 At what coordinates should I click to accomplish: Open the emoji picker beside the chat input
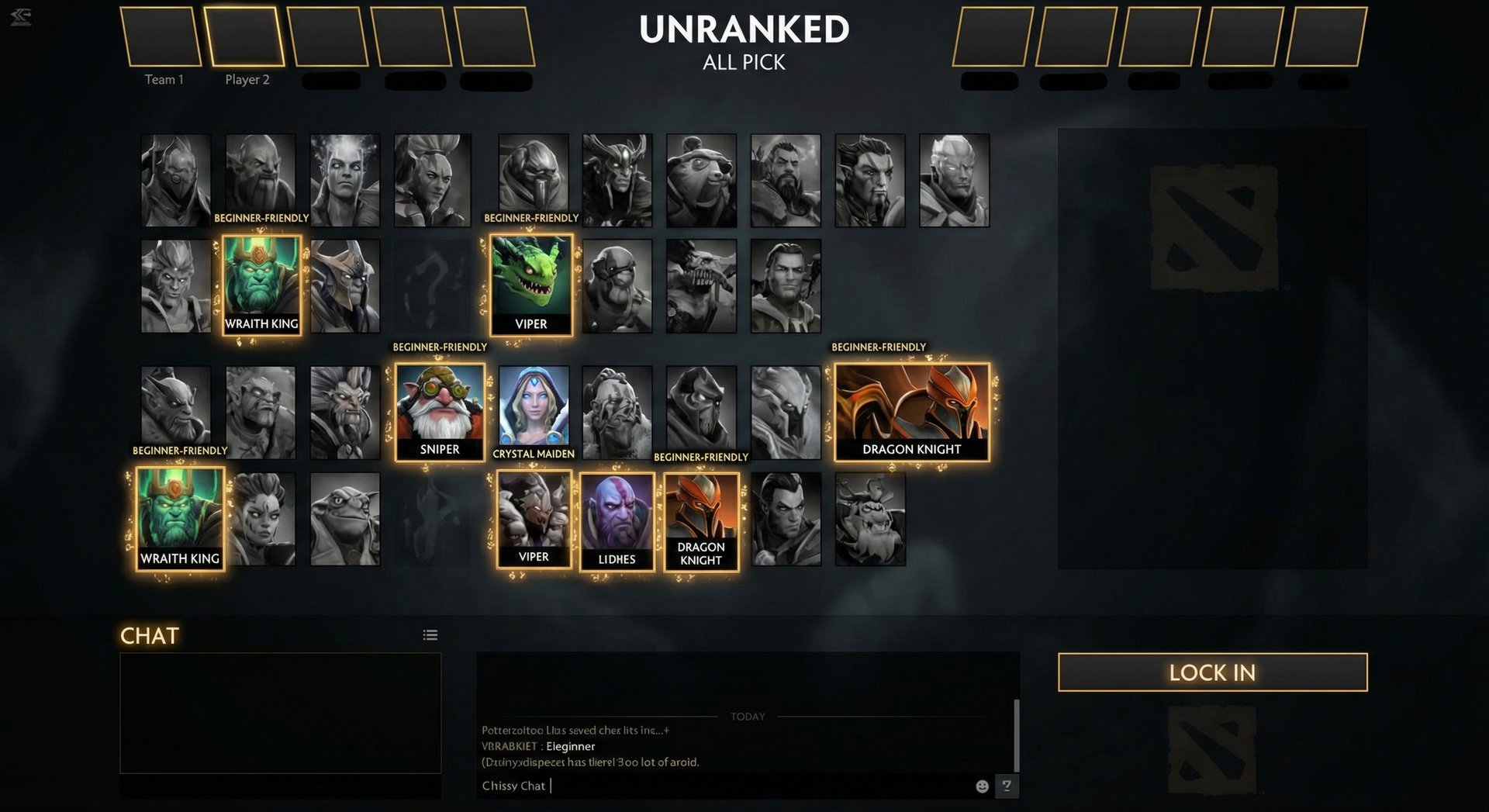coord(982,786)
